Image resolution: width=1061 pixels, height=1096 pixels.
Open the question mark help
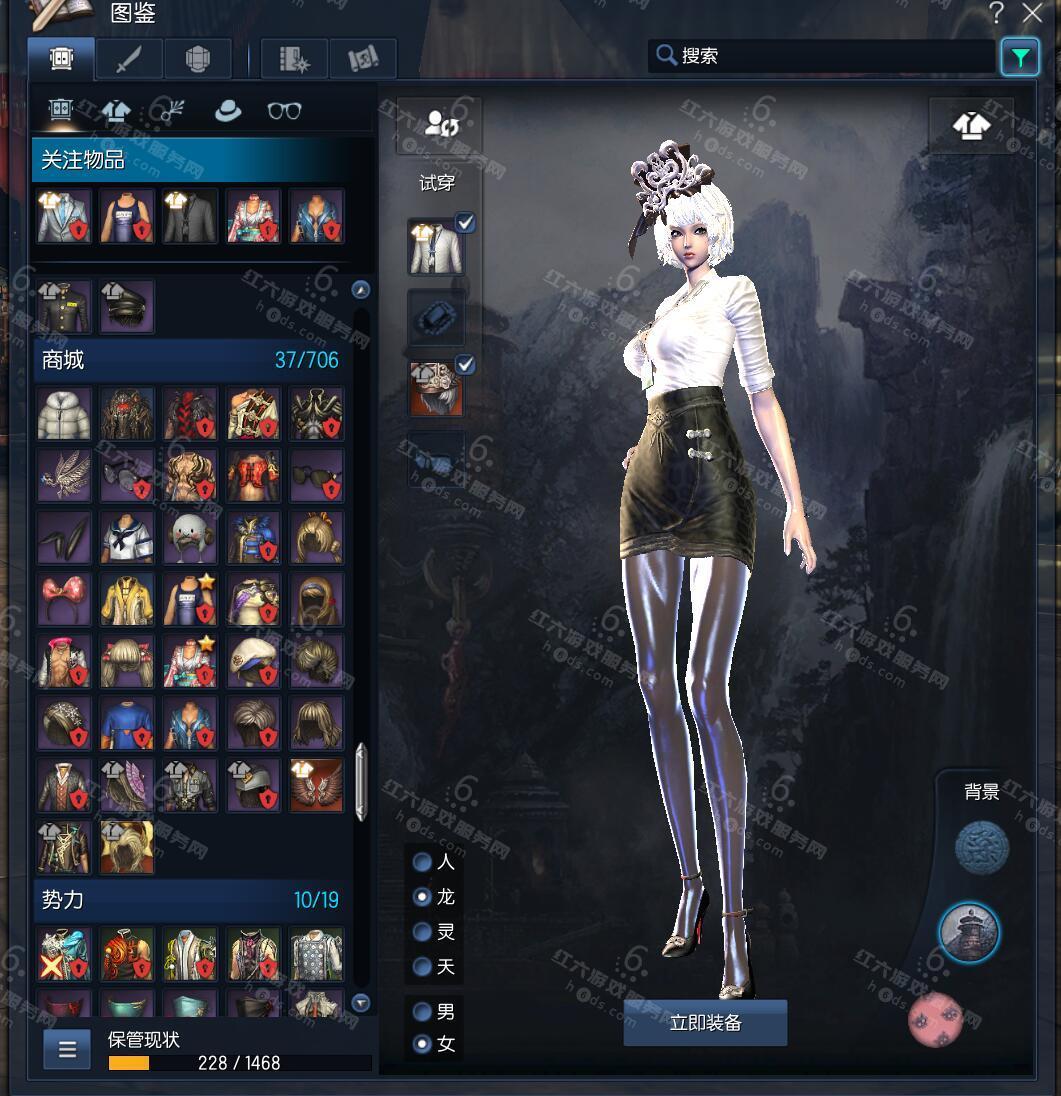996,13
